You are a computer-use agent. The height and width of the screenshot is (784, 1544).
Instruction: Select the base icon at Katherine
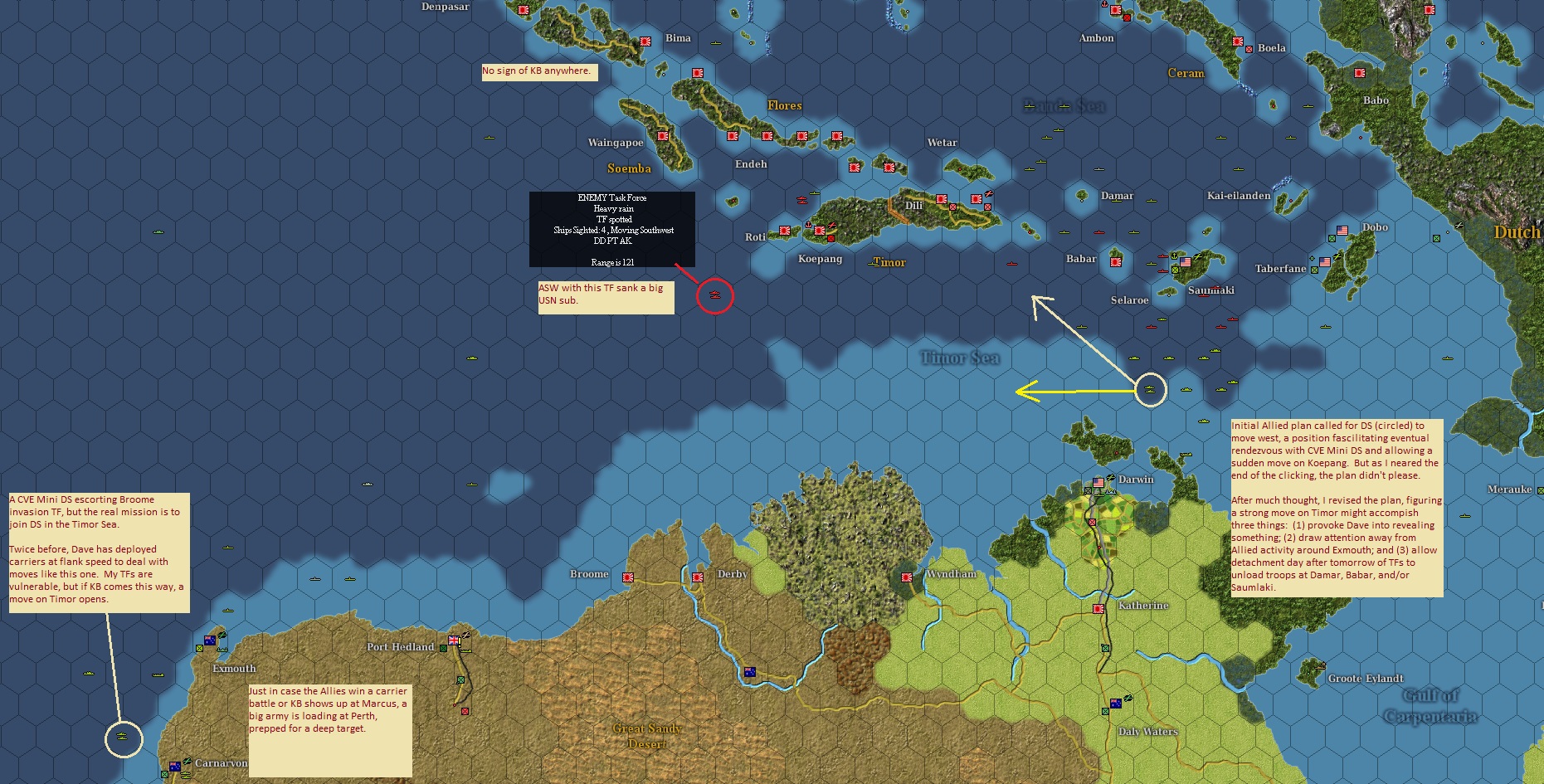1098,609
